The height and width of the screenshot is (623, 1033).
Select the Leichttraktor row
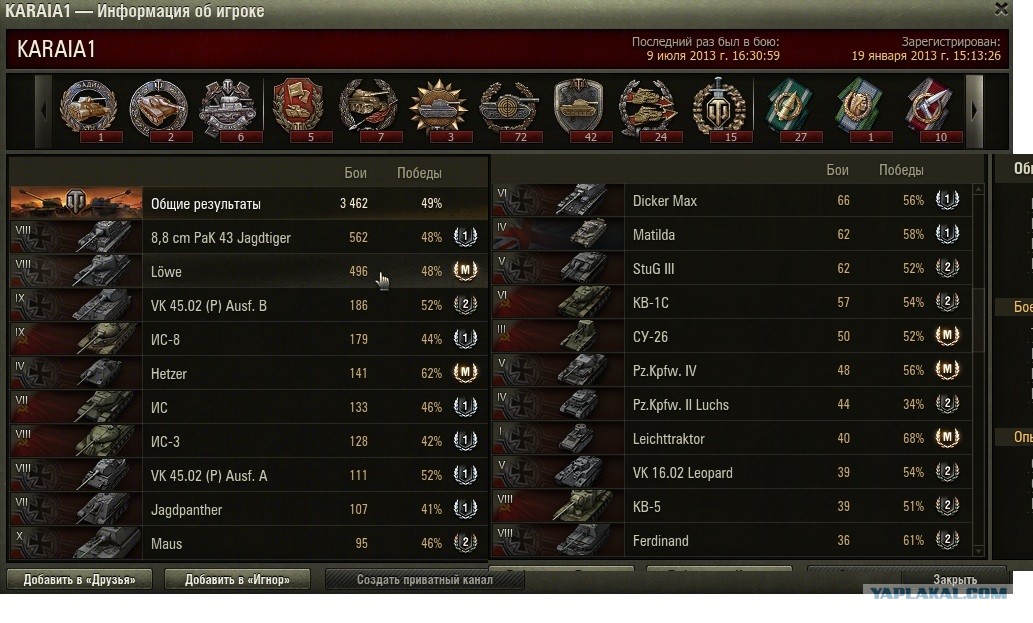(735, 439)
